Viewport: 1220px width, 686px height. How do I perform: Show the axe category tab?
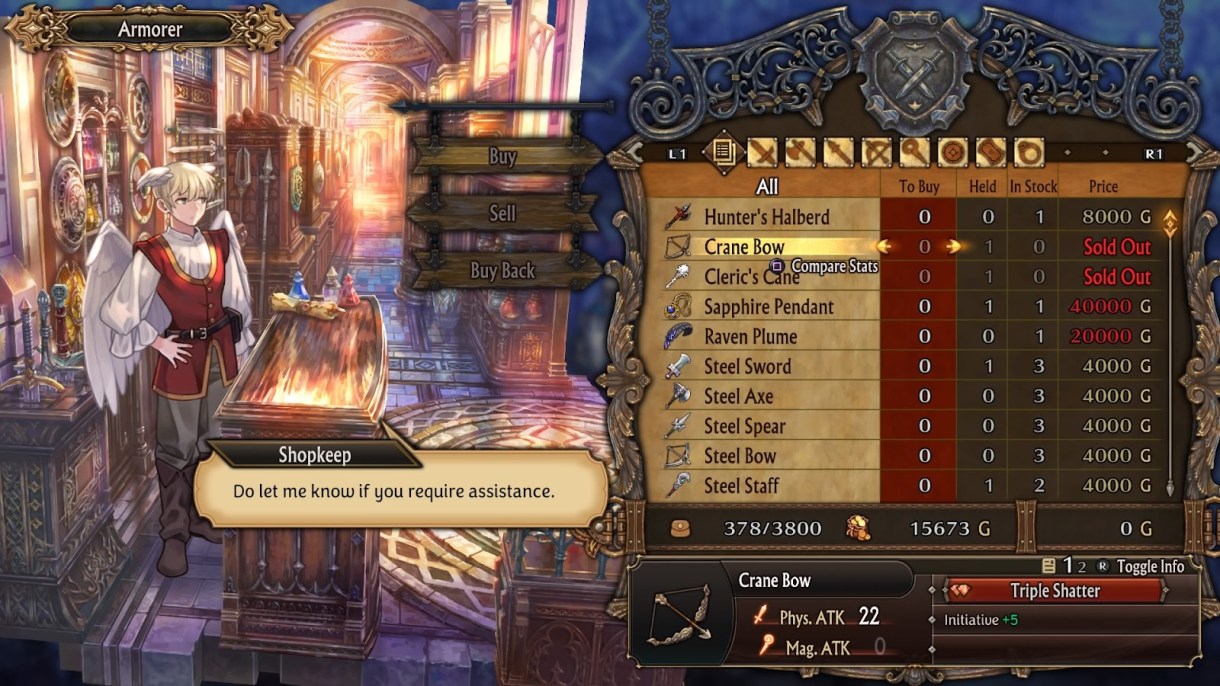point(802,153)
